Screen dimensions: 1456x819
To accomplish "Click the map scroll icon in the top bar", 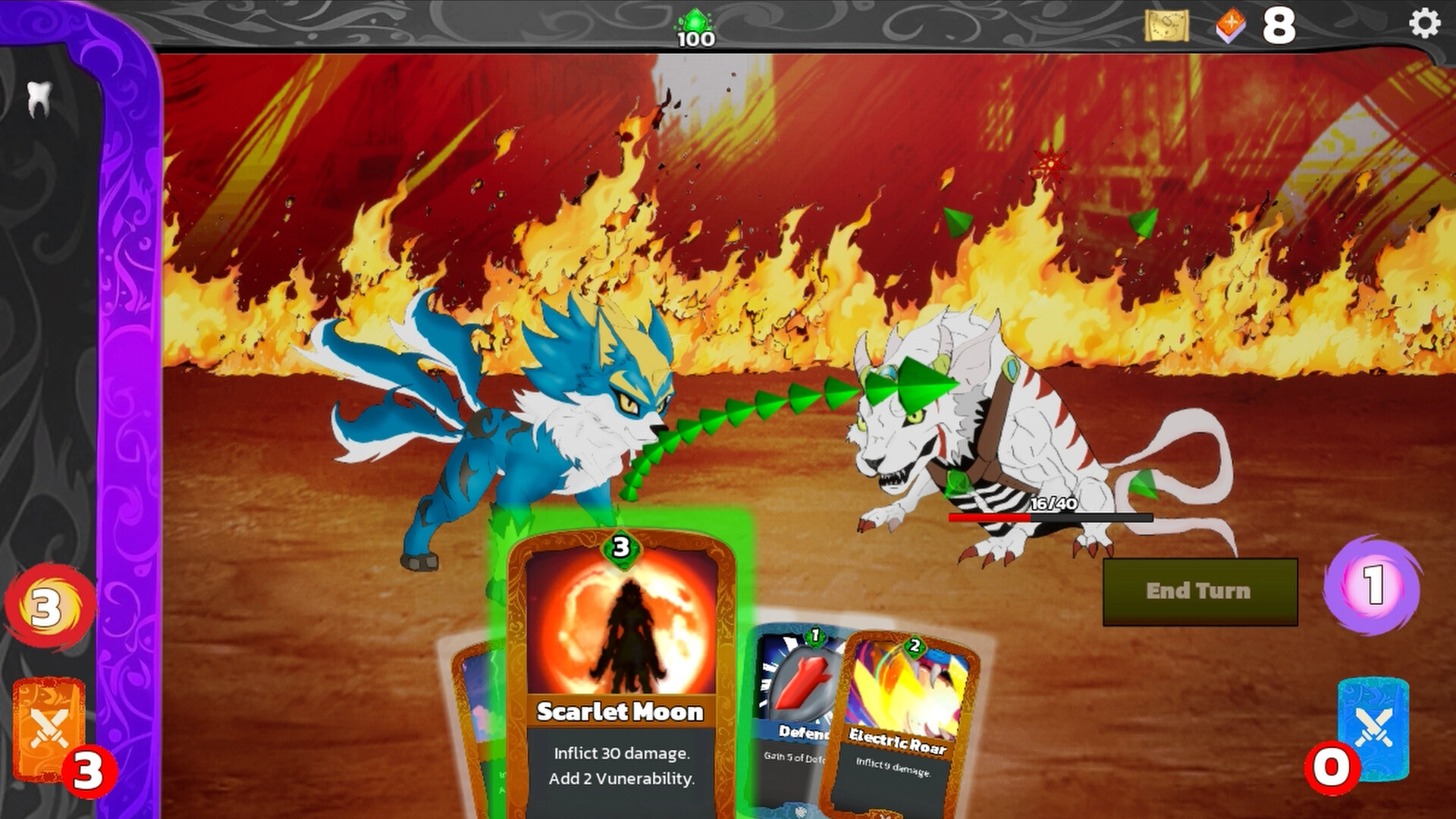I will pos(1168,25).
